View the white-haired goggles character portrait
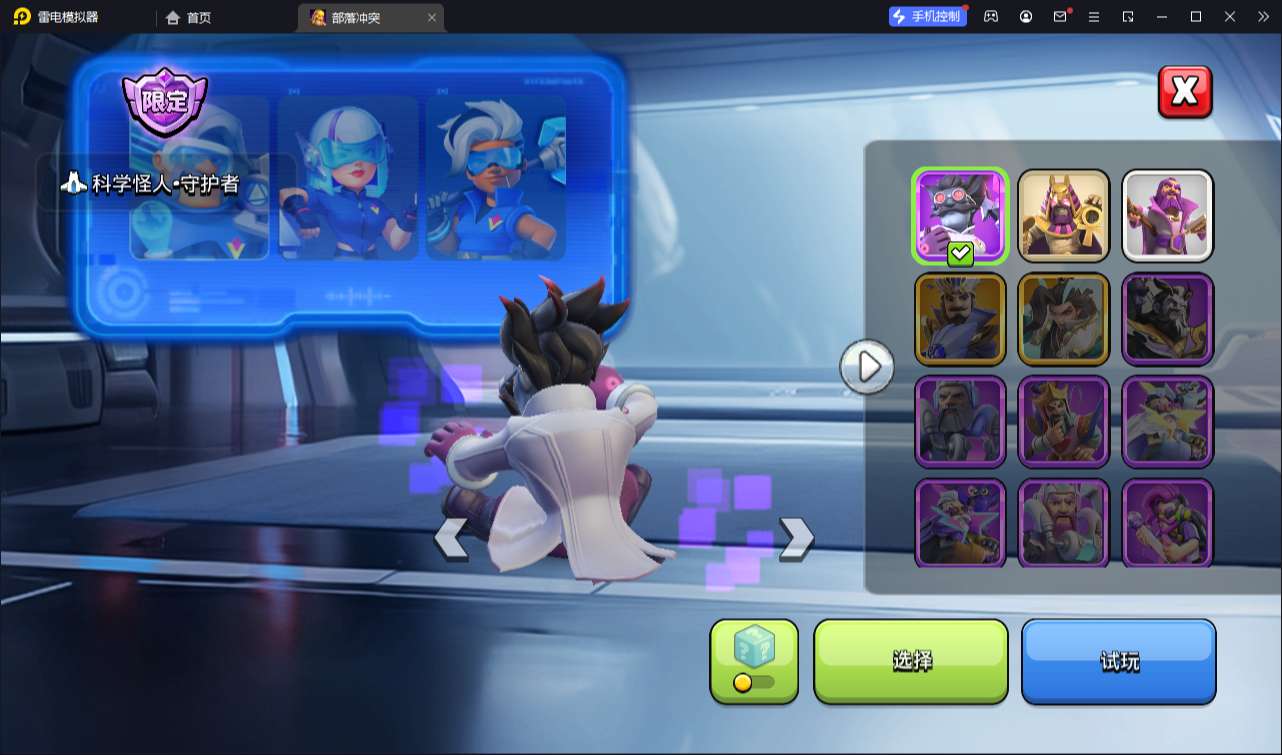Viewport: 1282px width, 755px height. tap(496, 178)
